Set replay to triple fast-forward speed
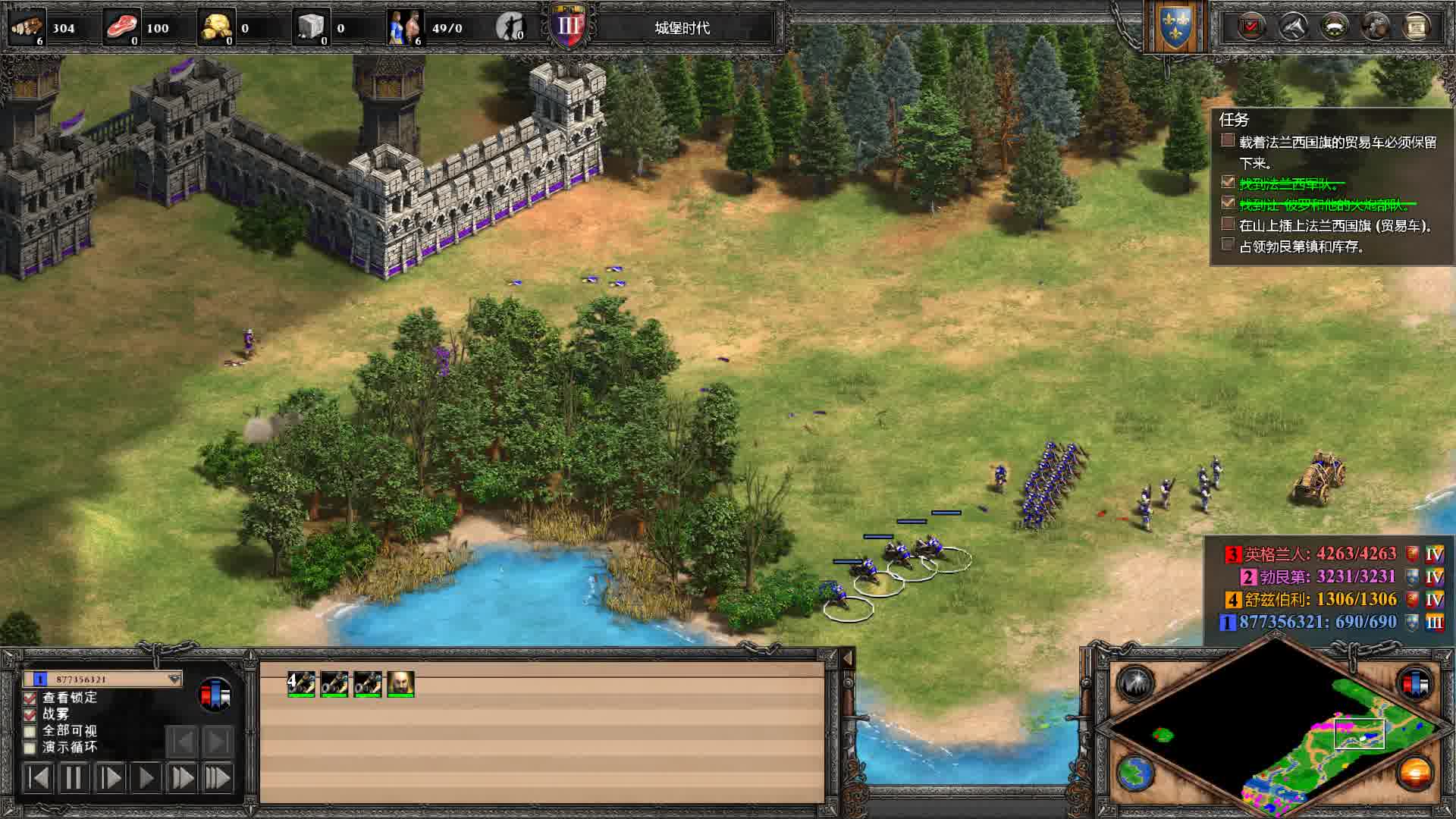 pyautogui.click(x=218, y=778)
